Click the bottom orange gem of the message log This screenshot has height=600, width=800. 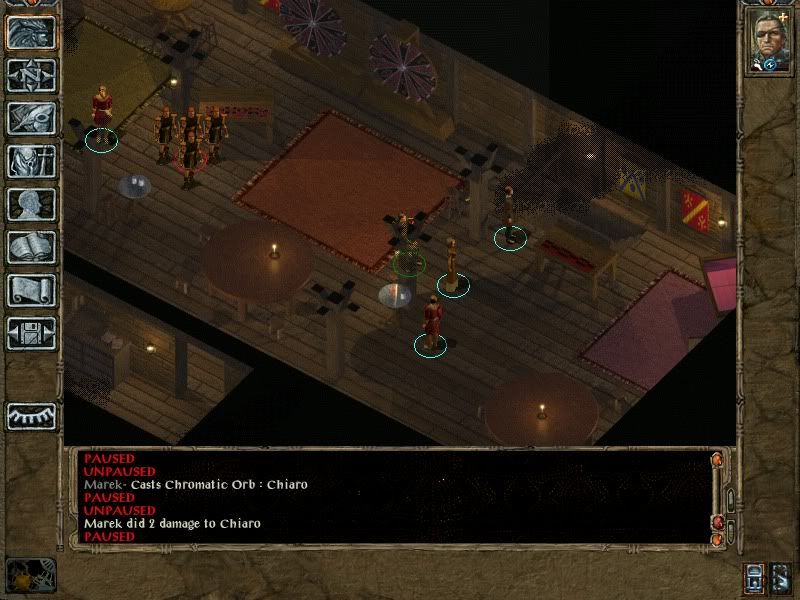click(x=717, y=540)
